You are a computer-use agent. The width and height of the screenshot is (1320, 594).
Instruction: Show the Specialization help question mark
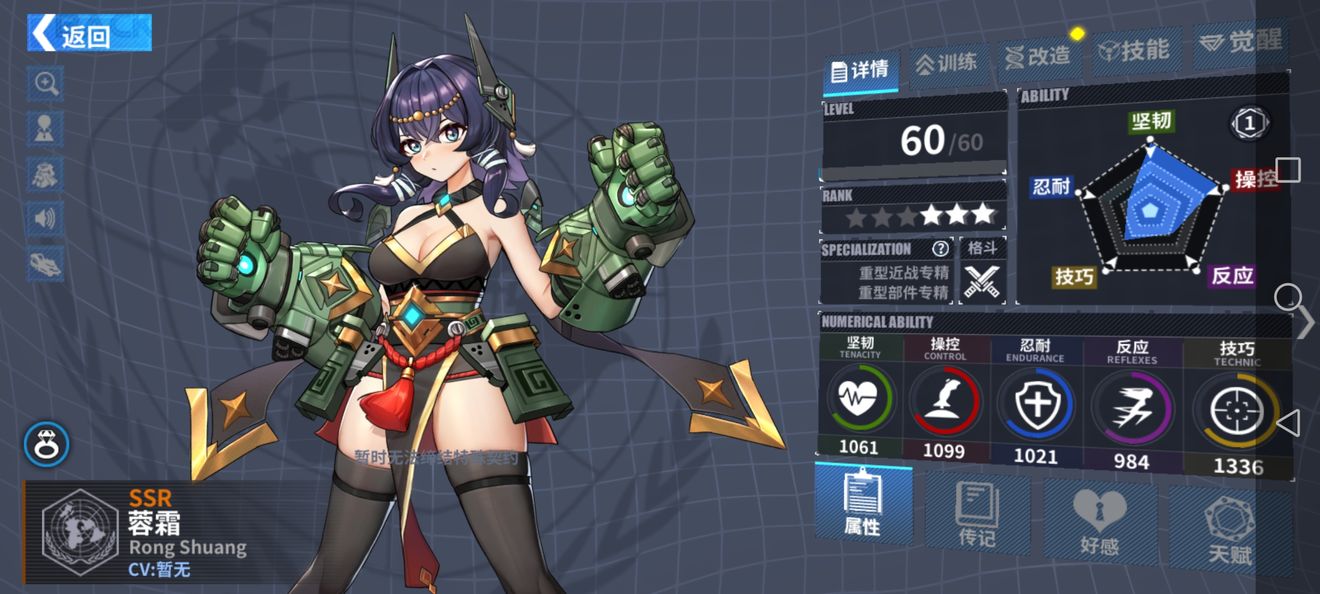point(941,249)
